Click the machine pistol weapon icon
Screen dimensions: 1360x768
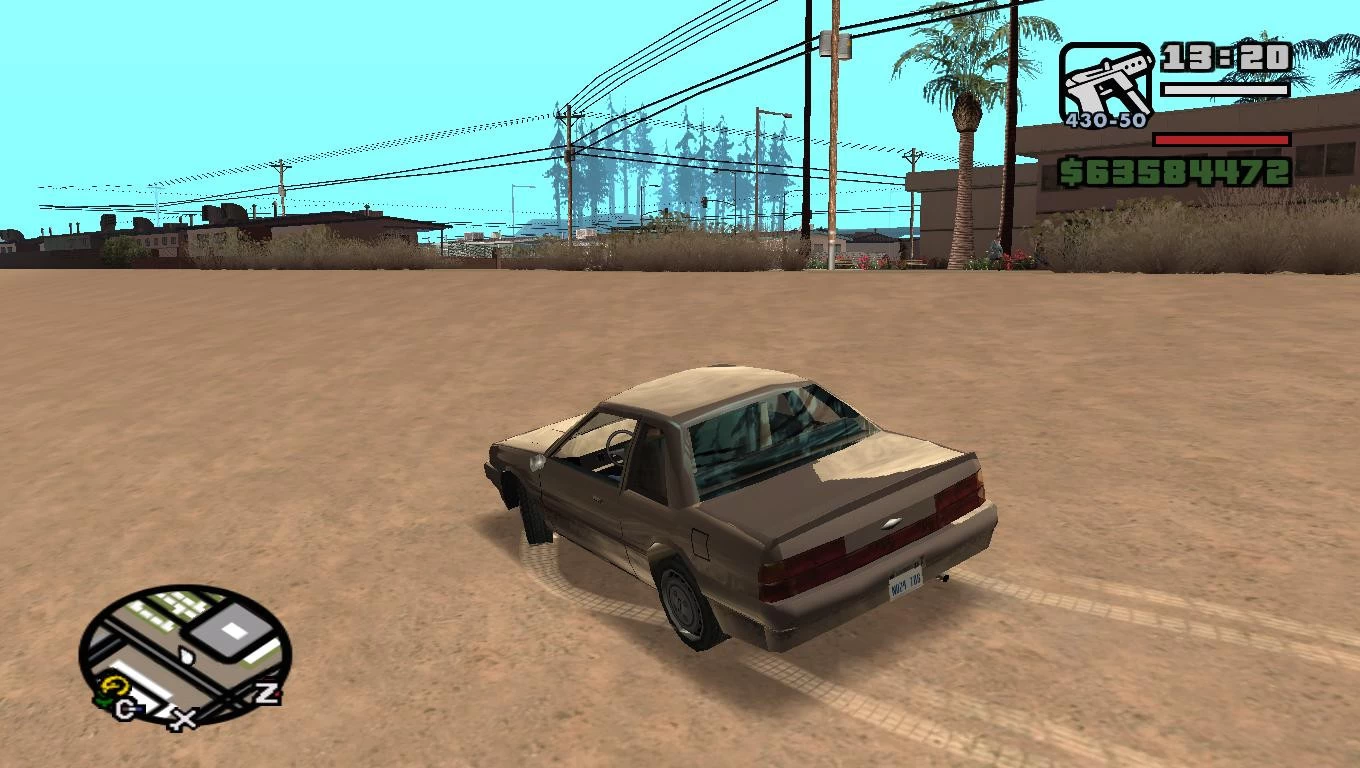coord(1107,83)
